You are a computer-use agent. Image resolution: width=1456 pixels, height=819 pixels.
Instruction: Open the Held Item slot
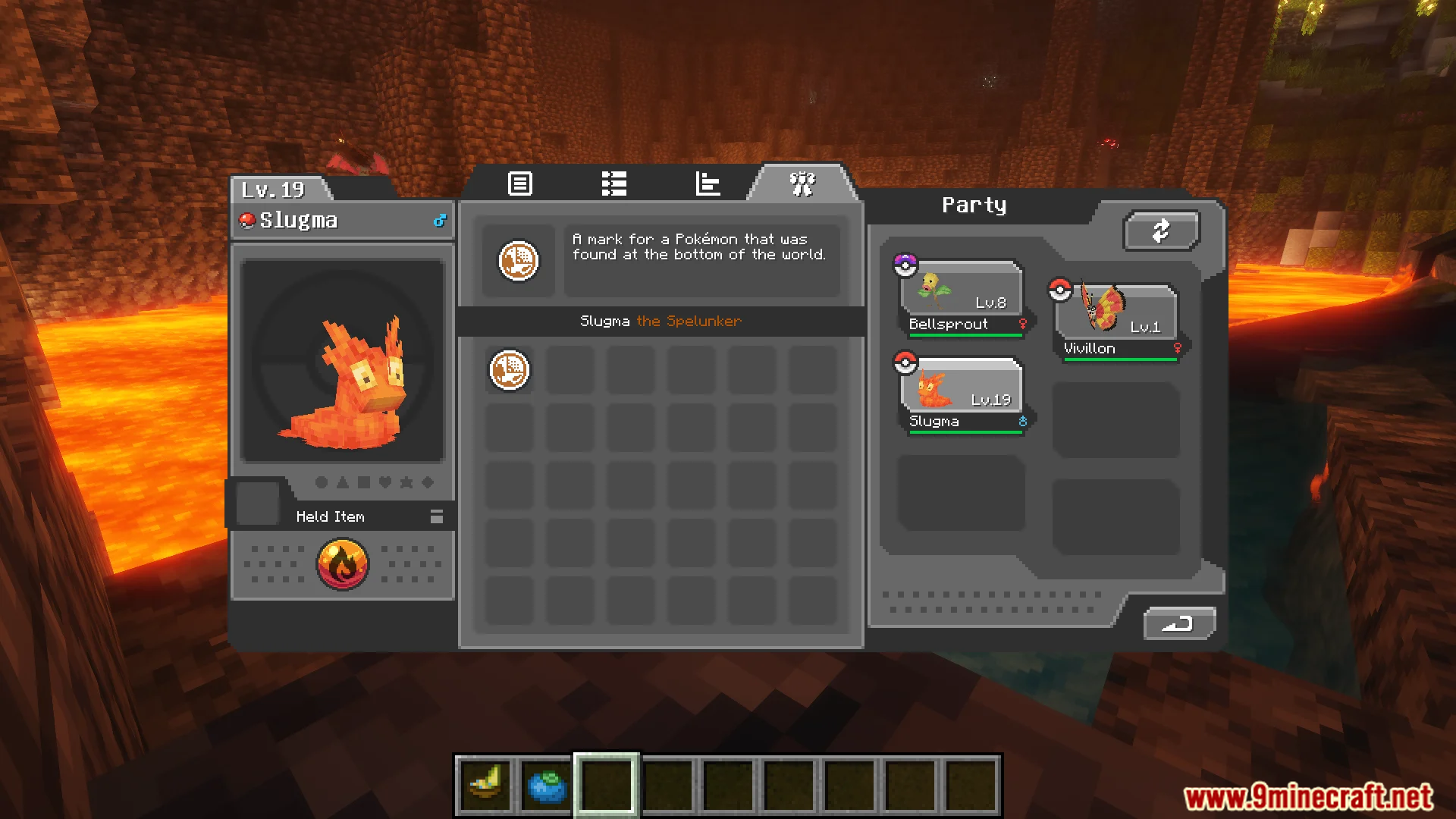258,503
